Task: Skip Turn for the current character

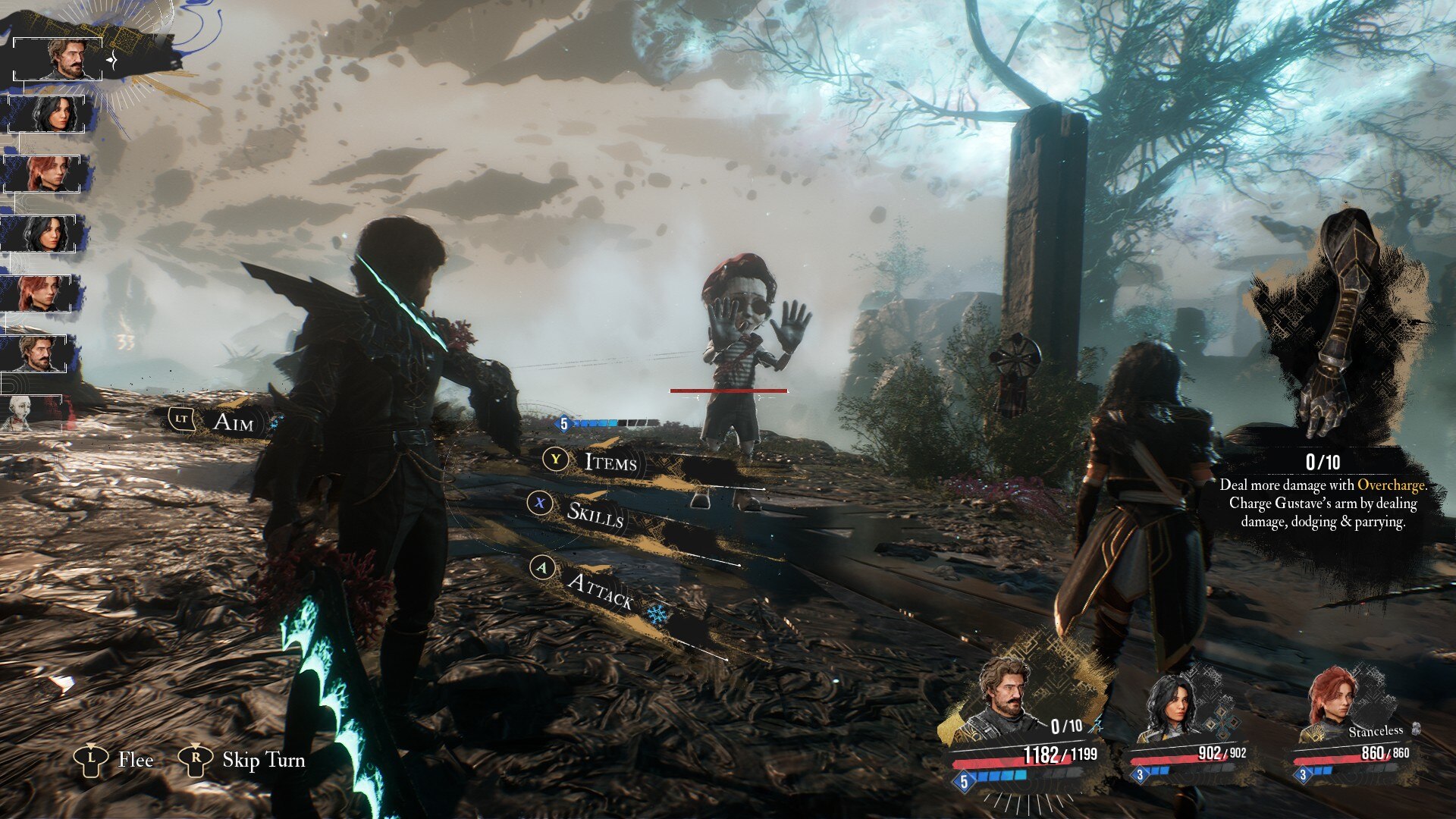Action: point(262,759)
